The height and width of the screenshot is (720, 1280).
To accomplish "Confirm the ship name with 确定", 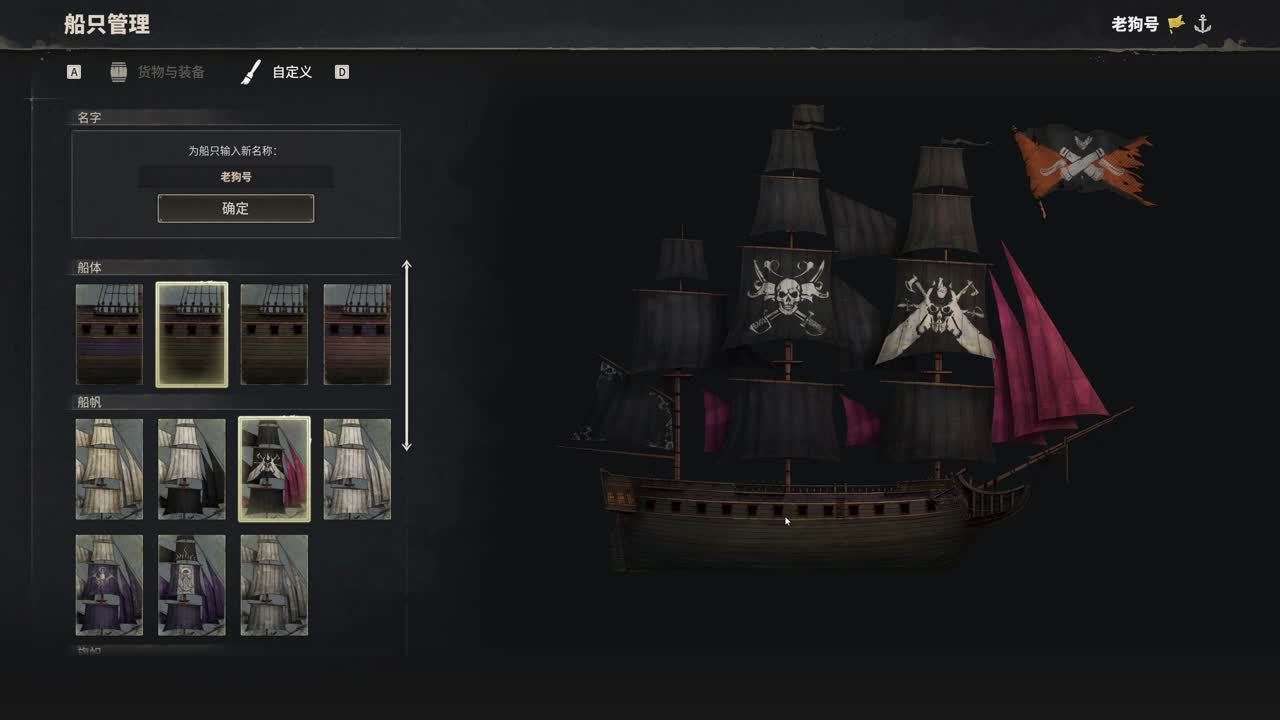I will [236, 208].
